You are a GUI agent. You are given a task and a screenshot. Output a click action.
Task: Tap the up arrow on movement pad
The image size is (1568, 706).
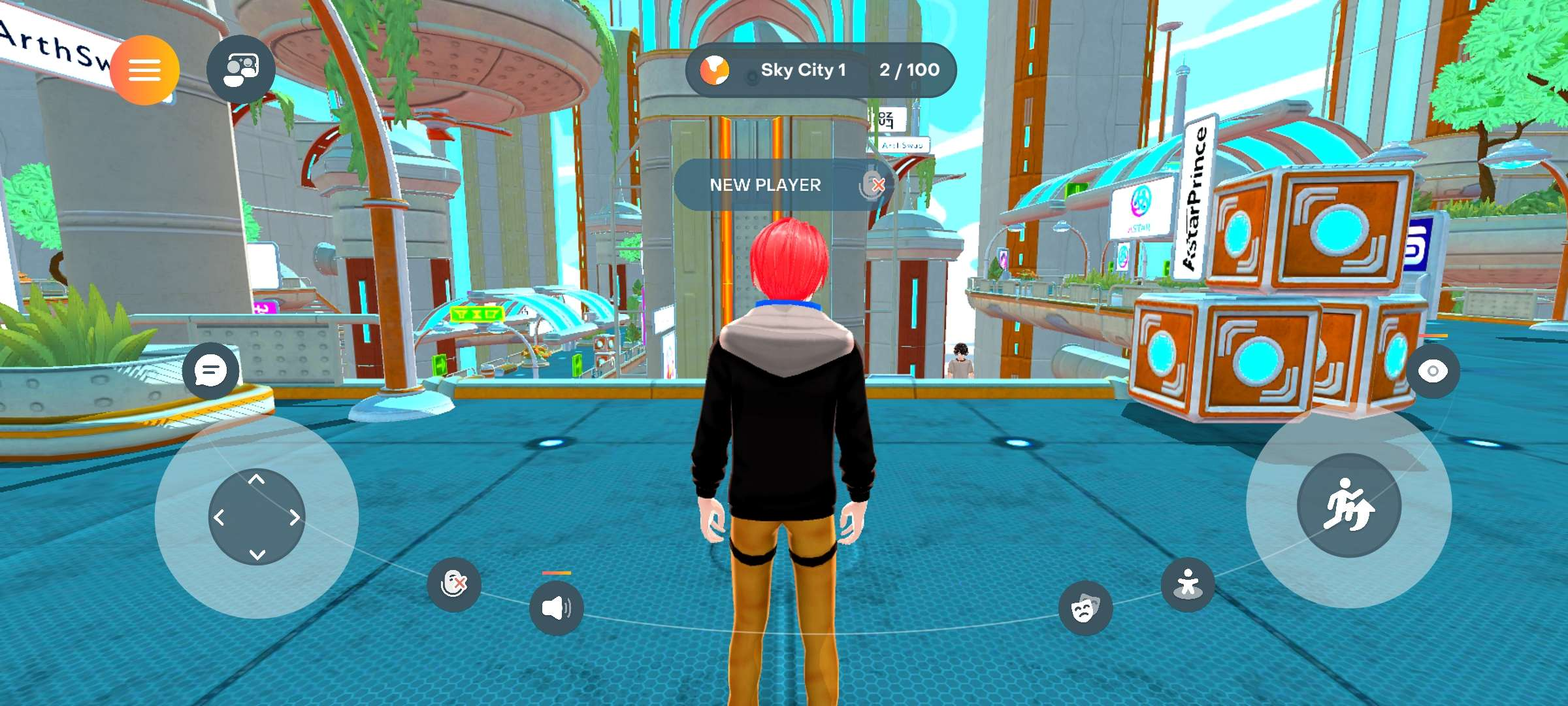257,480
